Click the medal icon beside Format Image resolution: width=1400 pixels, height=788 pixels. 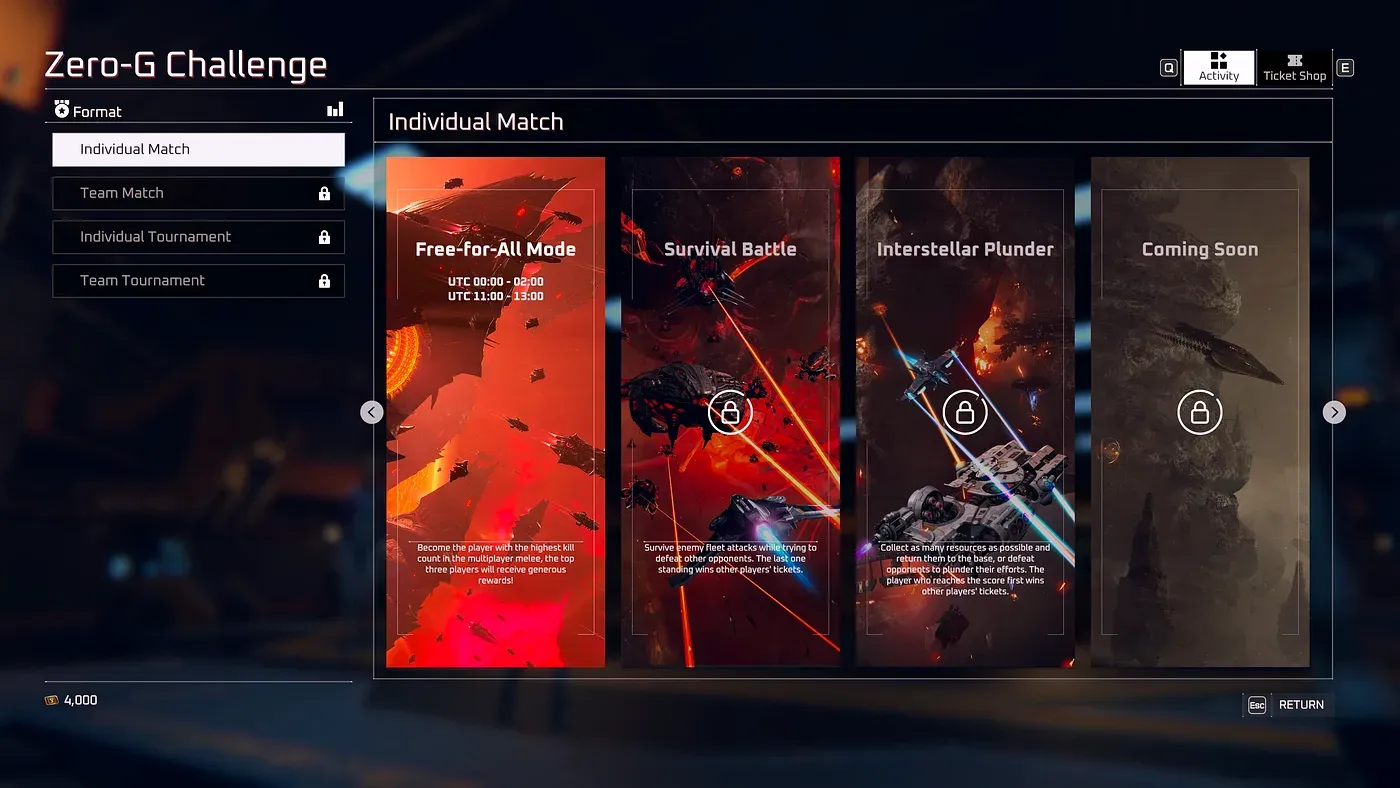point(63,110)
